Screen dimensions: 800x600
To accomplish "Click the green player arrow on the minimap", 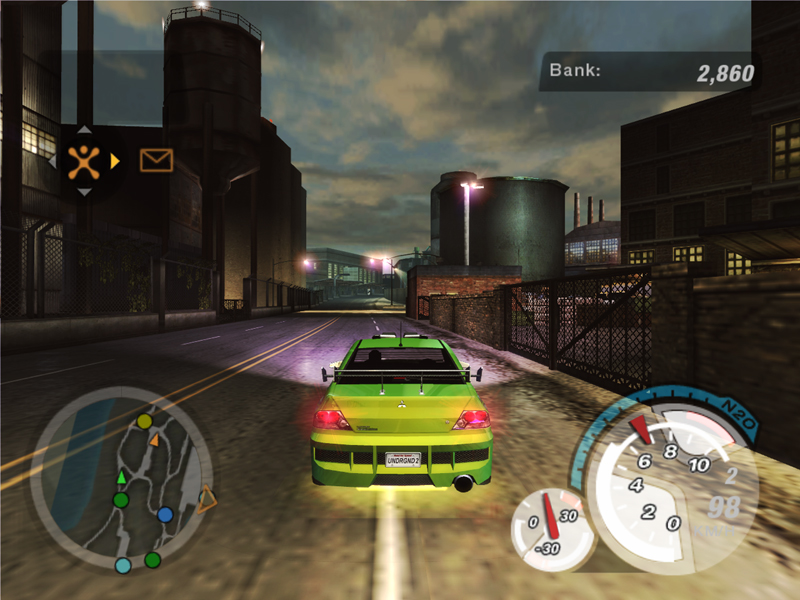I will tap(122, 476).
